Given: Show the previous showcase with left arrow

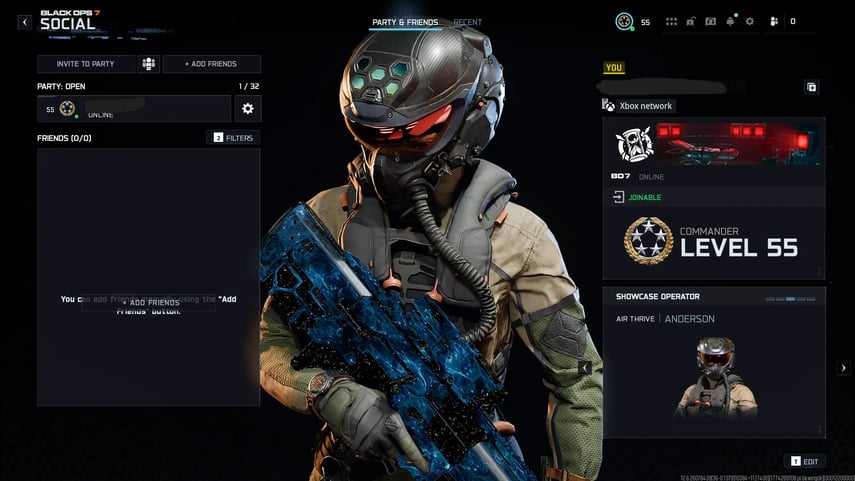Looking at the screenshot, I should tap(585, 368).
